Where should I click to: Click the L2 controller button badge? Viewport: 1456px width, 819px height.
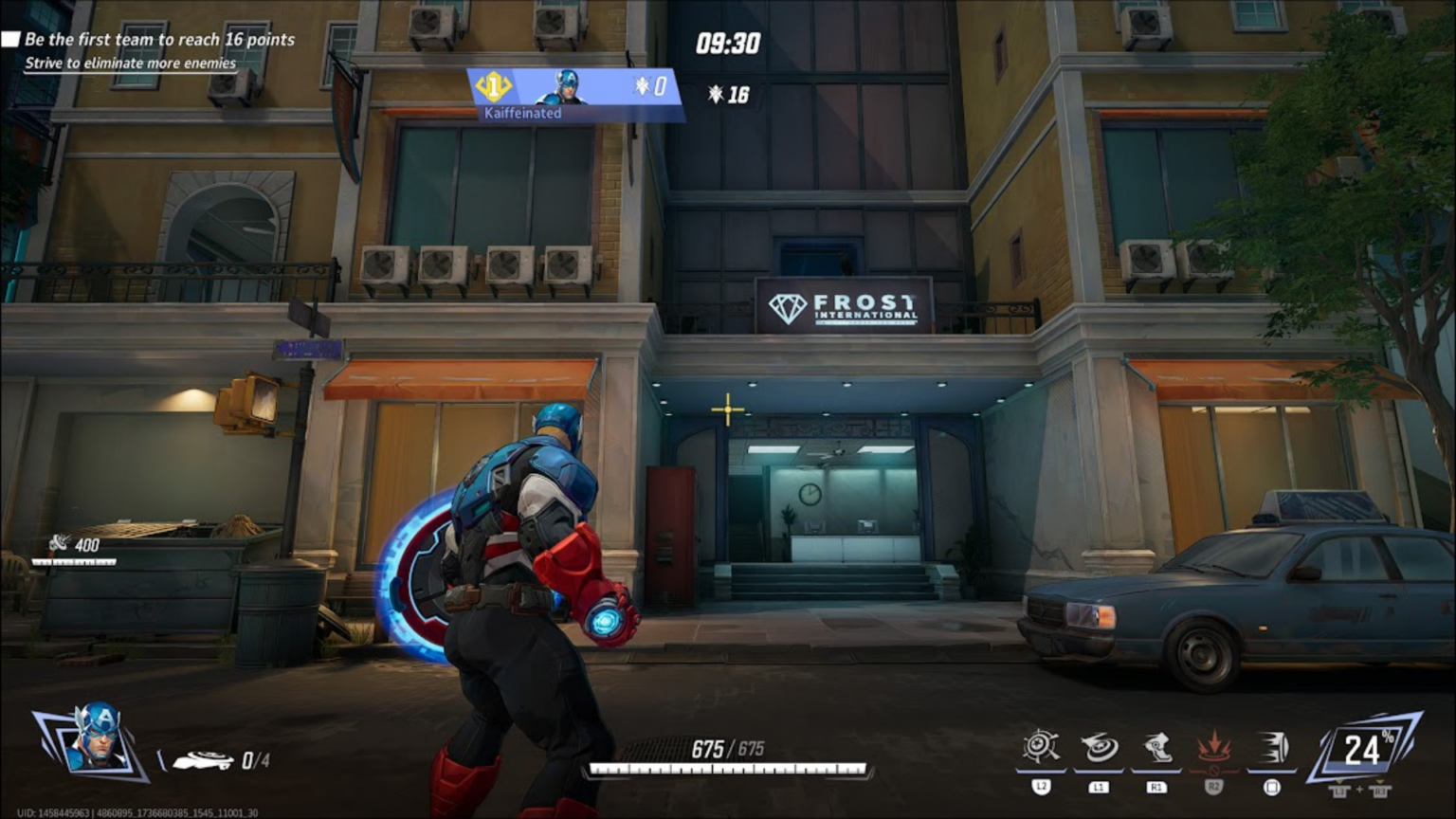(1043, 785)
